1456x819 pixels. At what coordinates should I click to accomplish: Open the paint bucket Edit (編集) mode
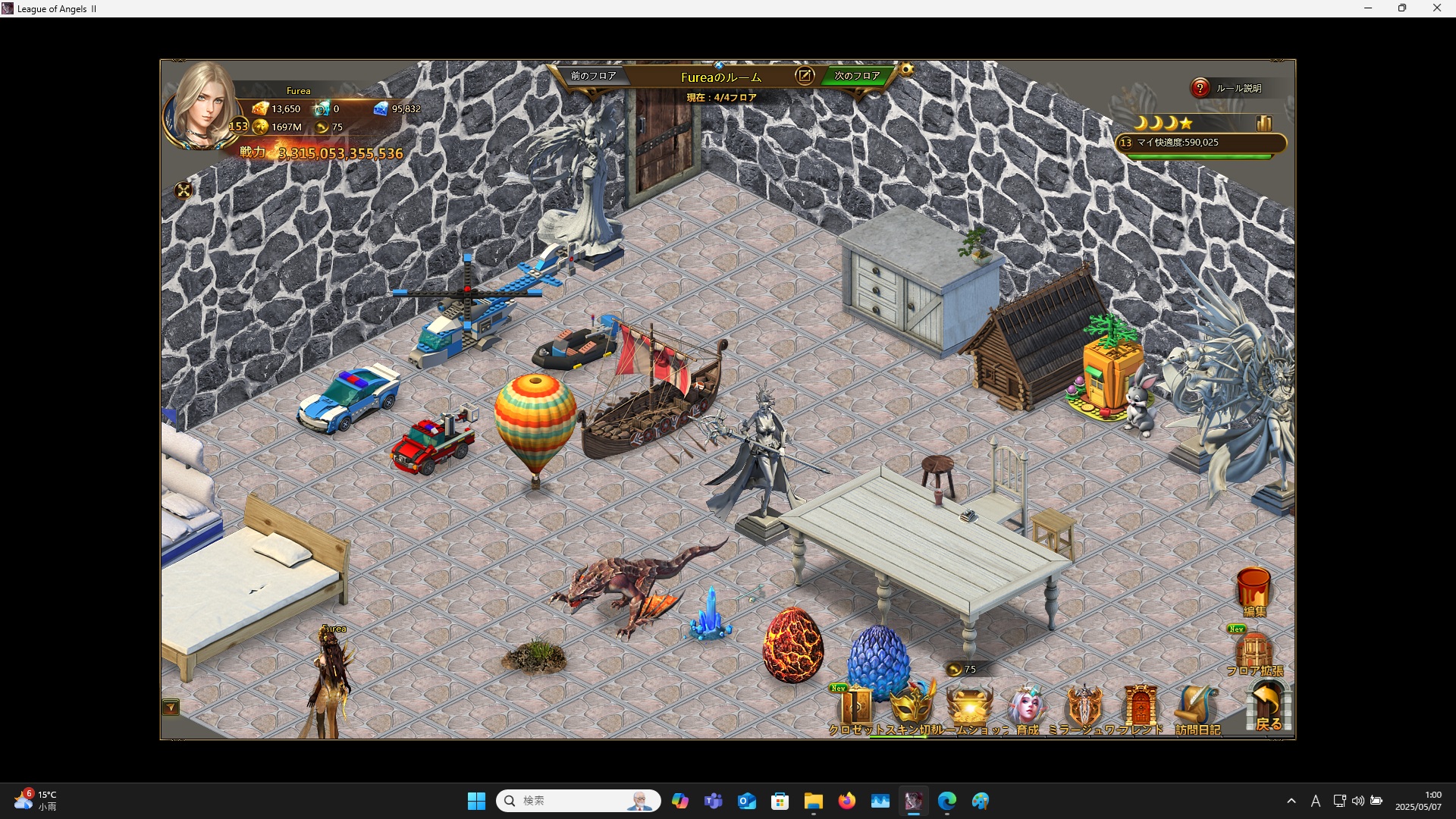click(1254, 591)
